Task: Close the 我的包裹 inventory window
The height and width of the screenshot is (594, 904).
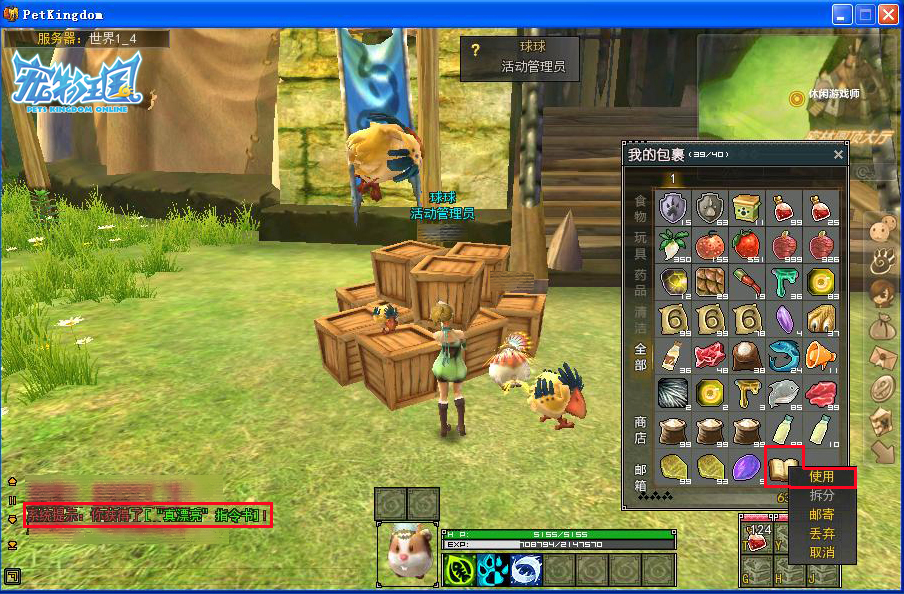Action: click(838, 155)
